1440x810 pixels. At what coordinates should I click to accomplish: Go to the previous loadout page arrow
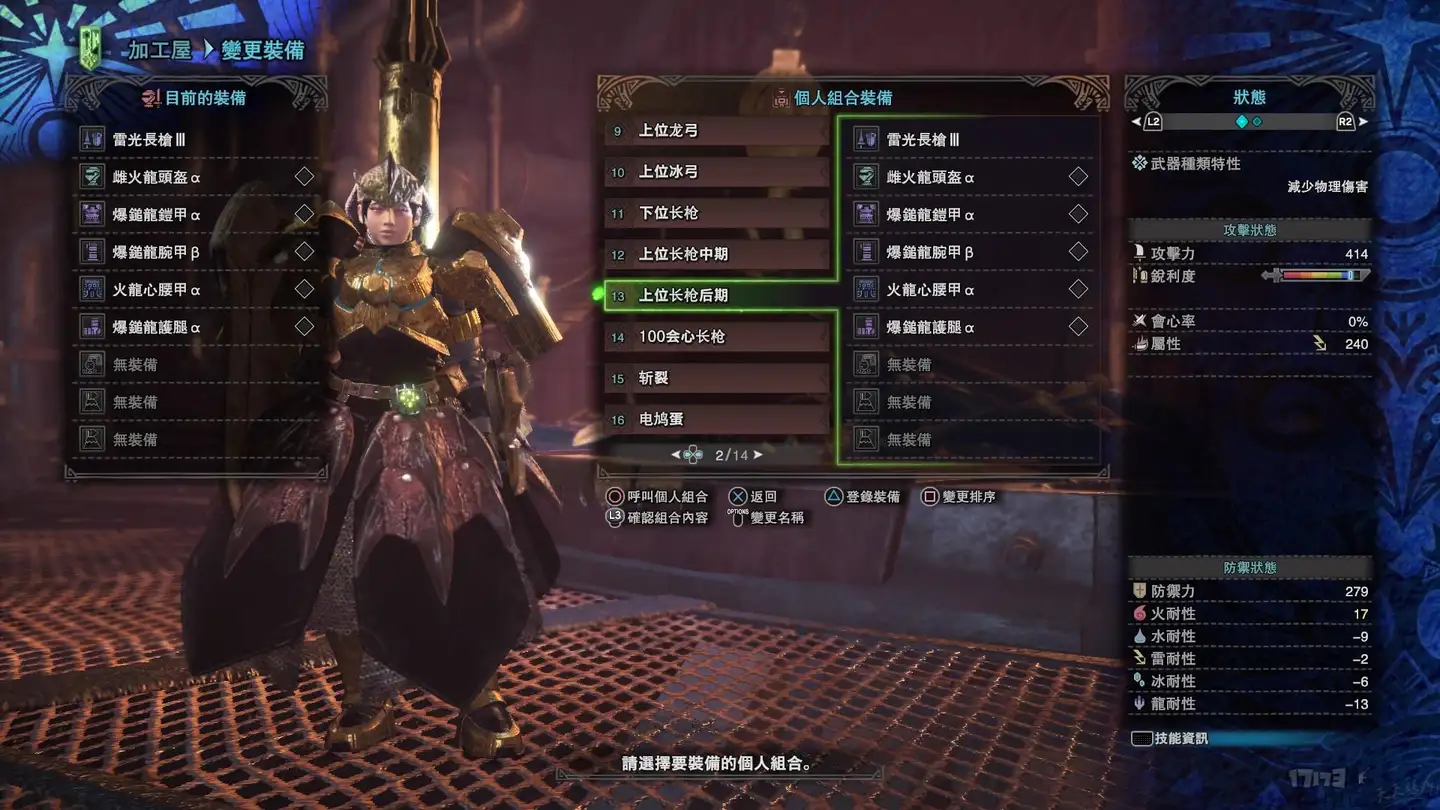[x=675, y=455]
